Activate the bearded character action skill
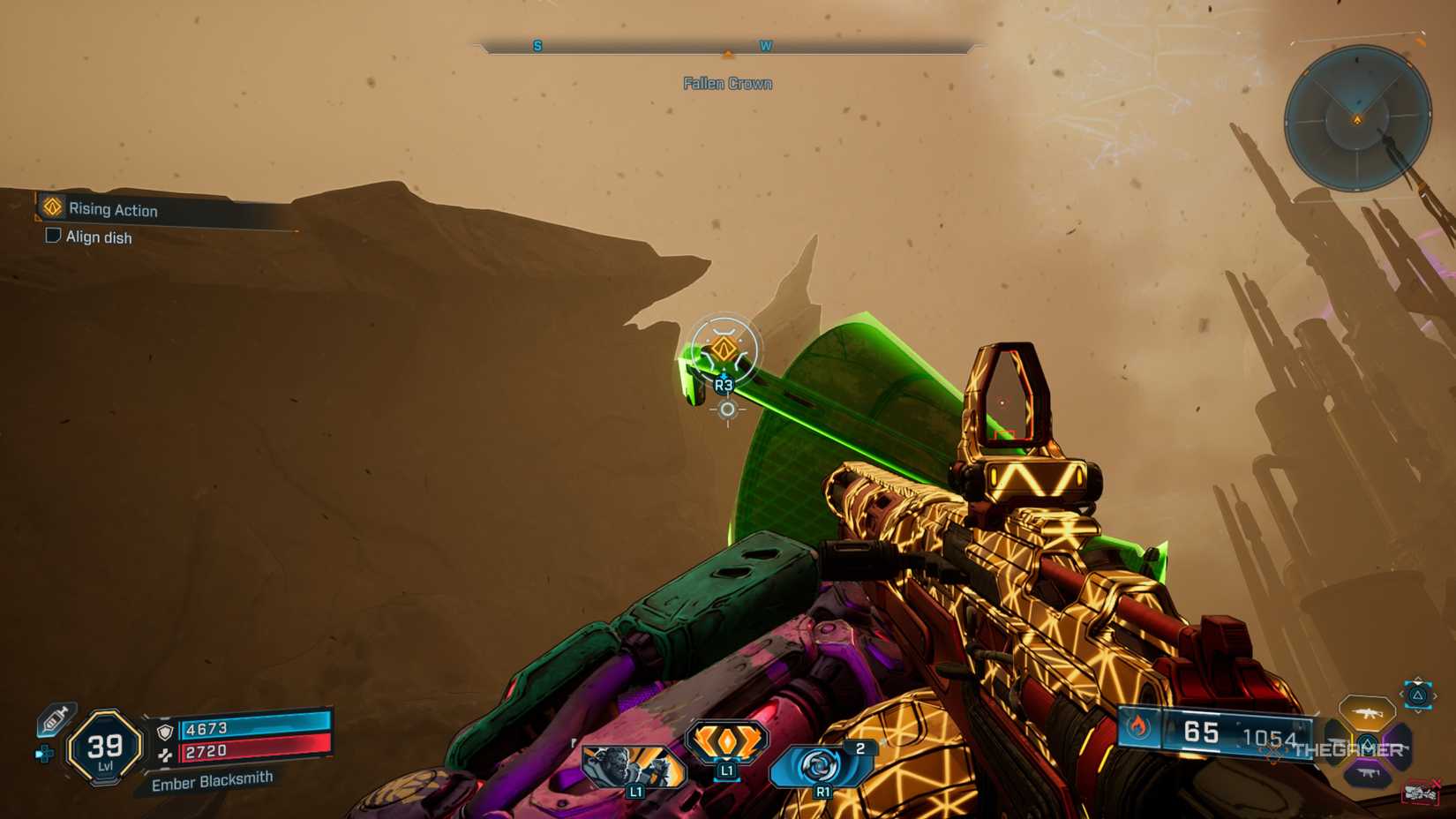This screenshot has width=1456, height=819. 633,764
